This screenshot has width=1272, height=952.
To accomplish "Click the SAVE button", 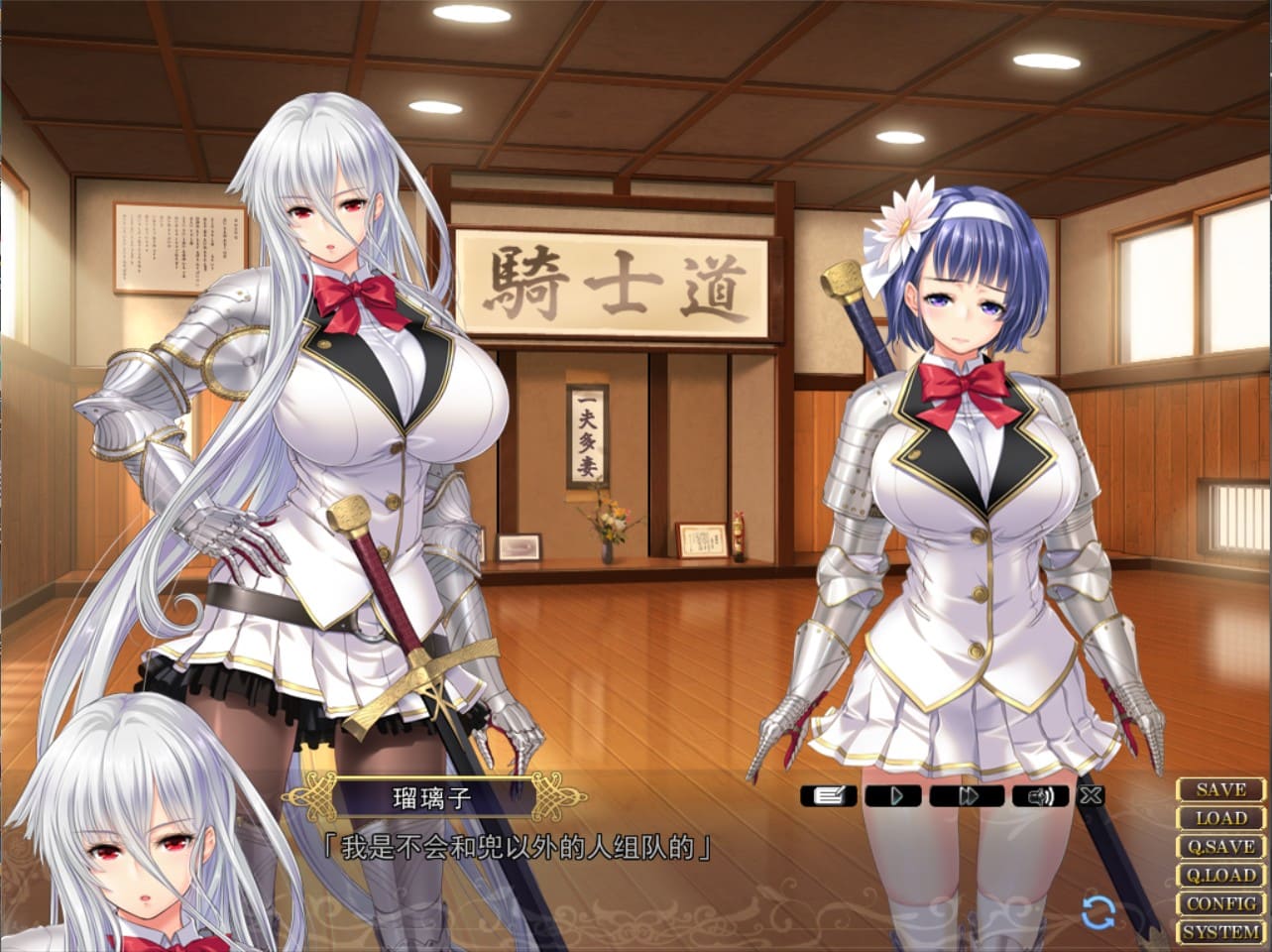I will (1220, 790).
